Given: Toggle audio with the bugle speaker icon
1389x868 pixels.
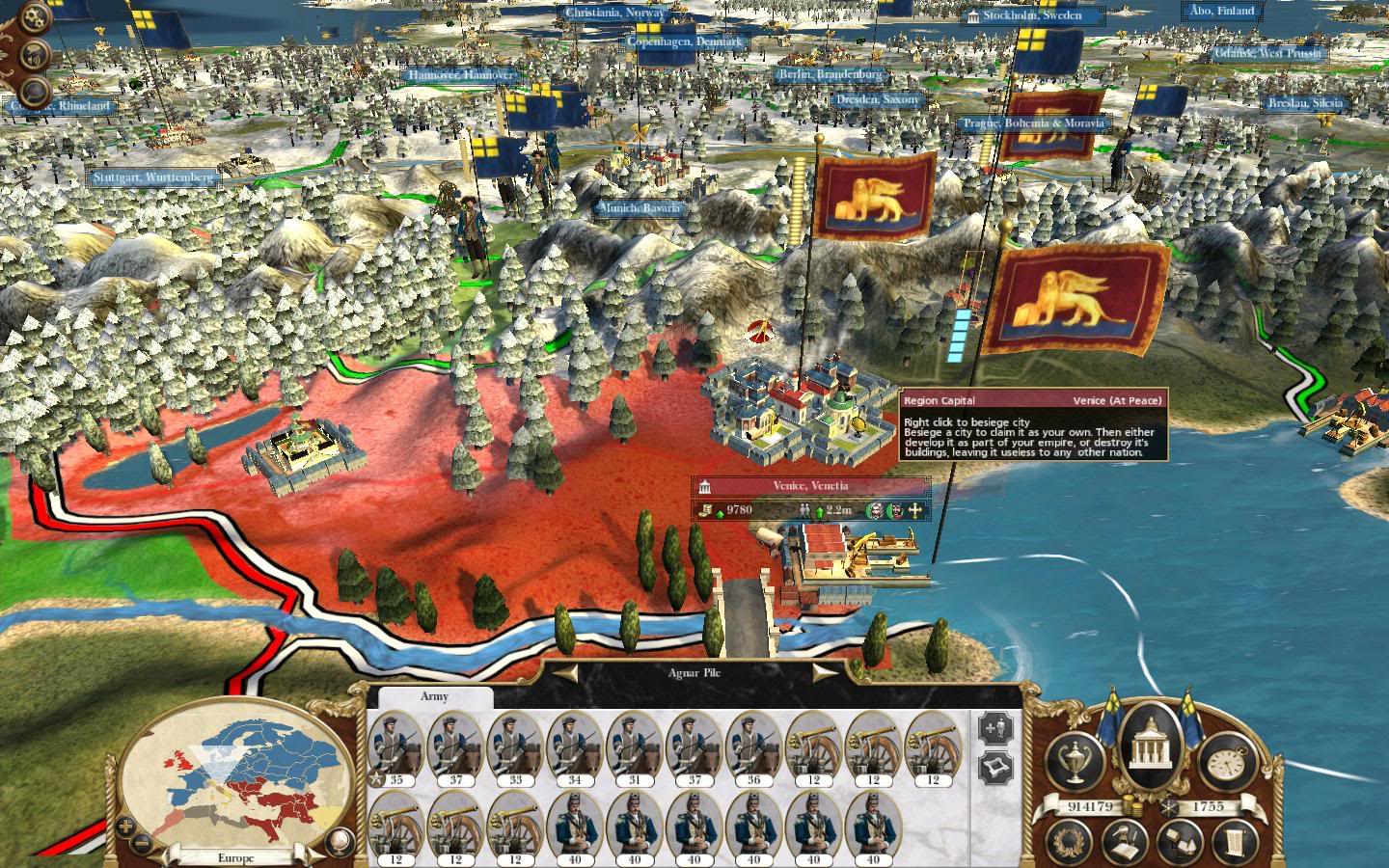Looking at the screenshot, I should click(x=34, y=53).
